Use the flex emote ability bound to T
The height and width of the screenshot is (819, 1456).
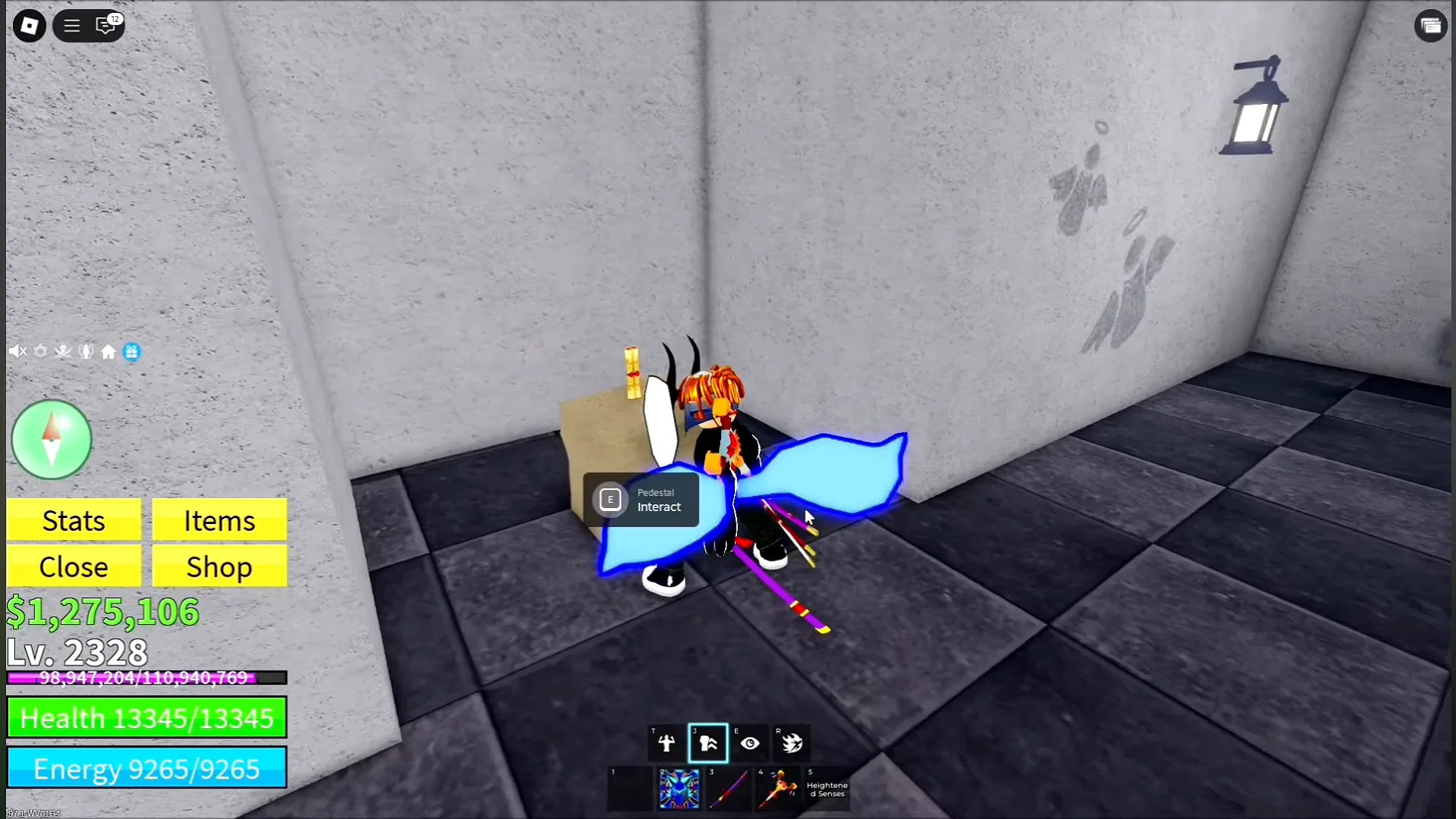coord(666,743)
